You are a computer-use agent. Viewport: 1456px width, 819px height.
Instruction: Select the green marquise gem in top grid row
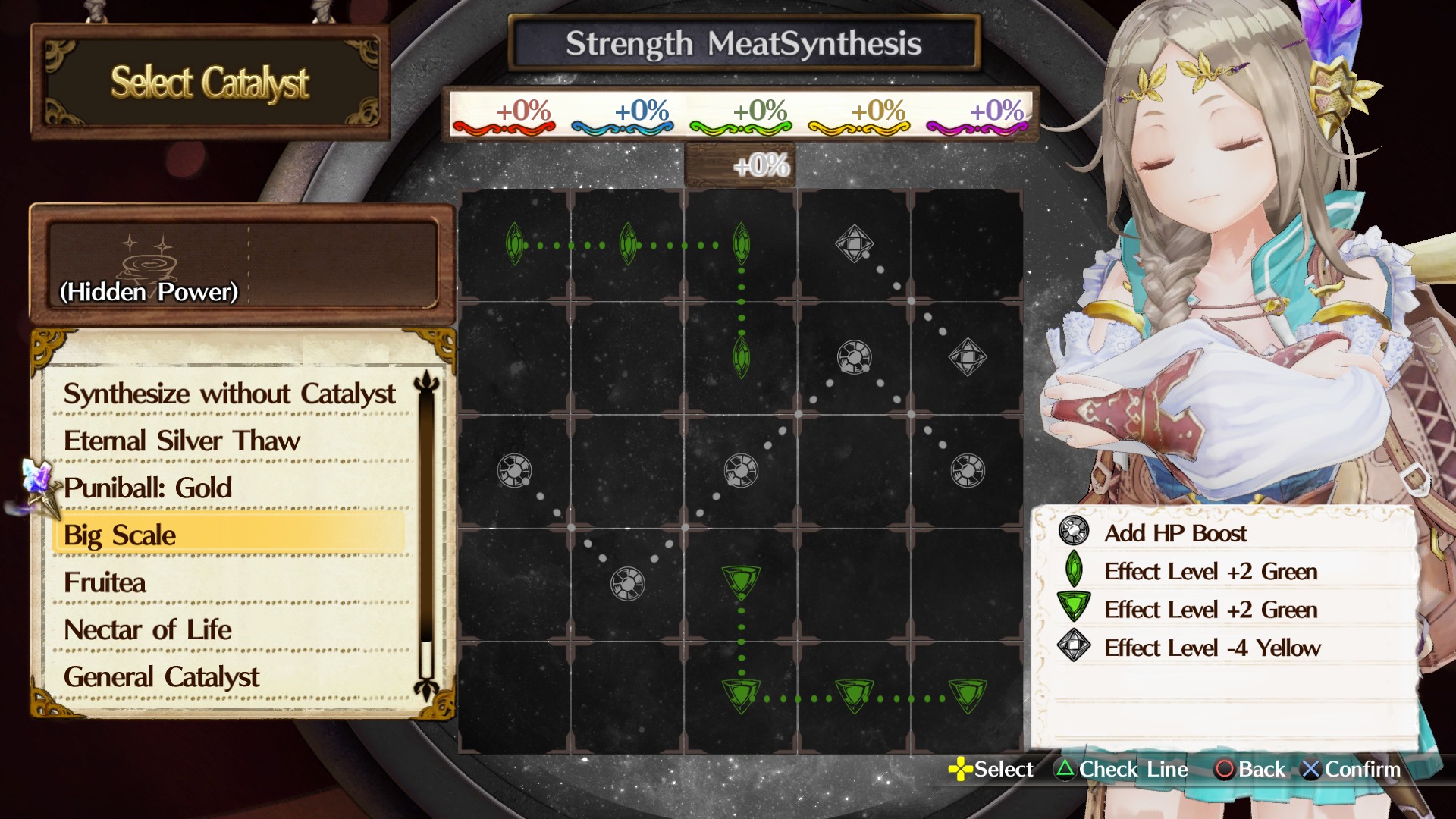pos(515,244)
